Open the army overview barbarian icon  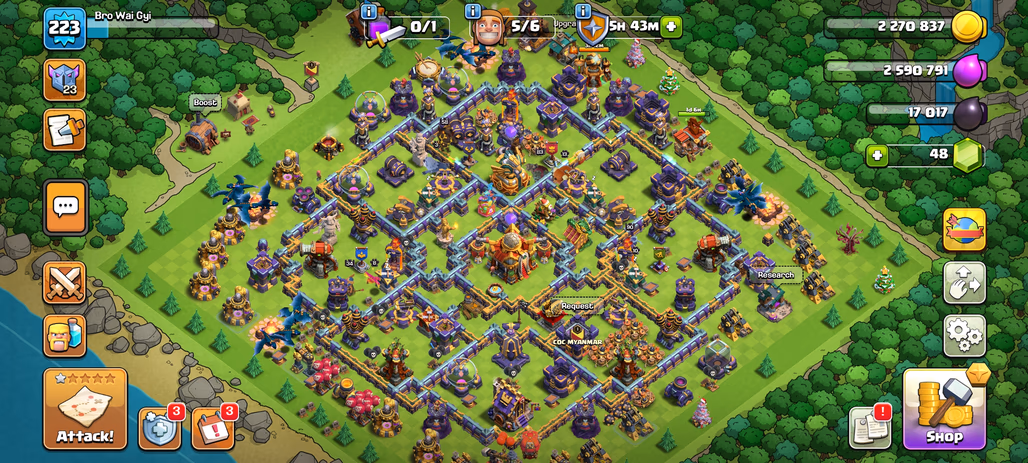pos(65,336)
